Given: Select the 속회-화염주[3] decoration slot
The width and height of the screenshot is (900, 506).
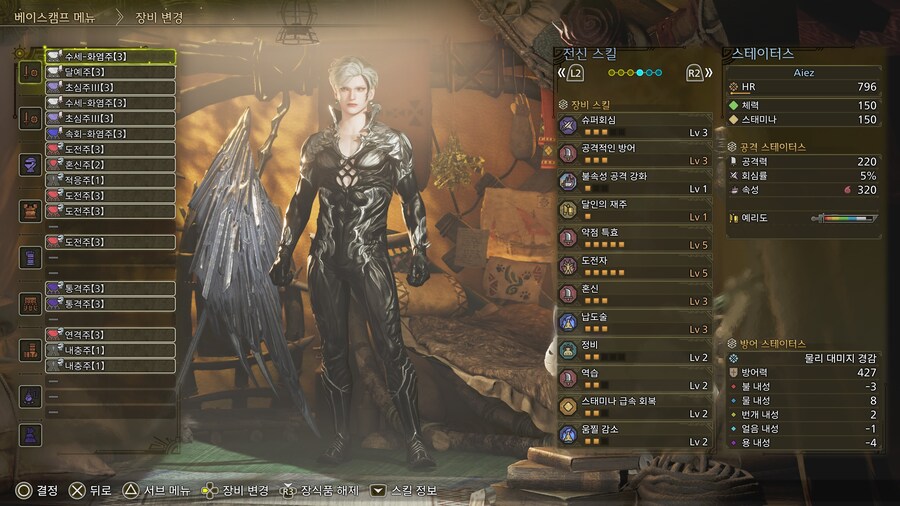Looking at the screenshot, I should coord(110,133).
